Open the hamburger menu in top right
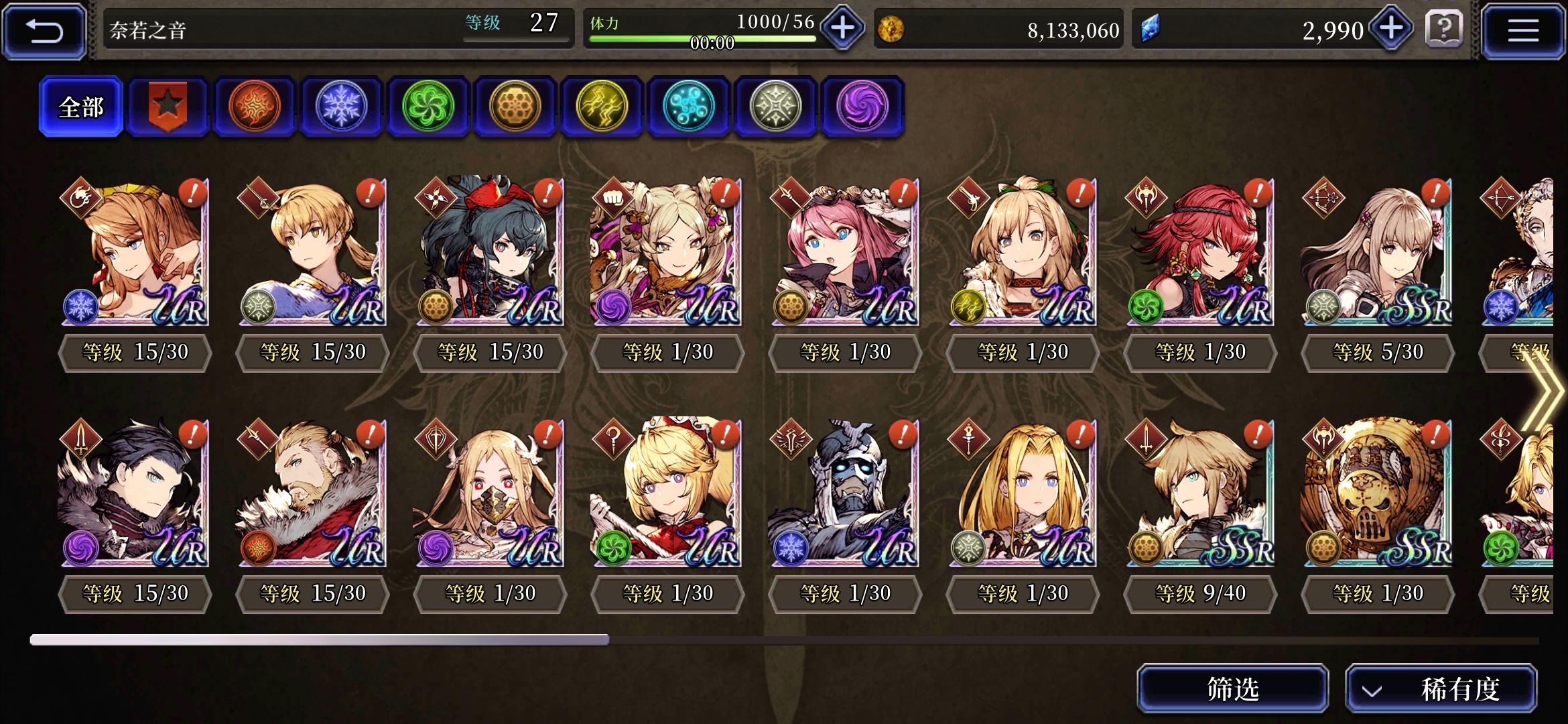The width and height of the screenshot is (1568, 724). tap(1524, 29)
